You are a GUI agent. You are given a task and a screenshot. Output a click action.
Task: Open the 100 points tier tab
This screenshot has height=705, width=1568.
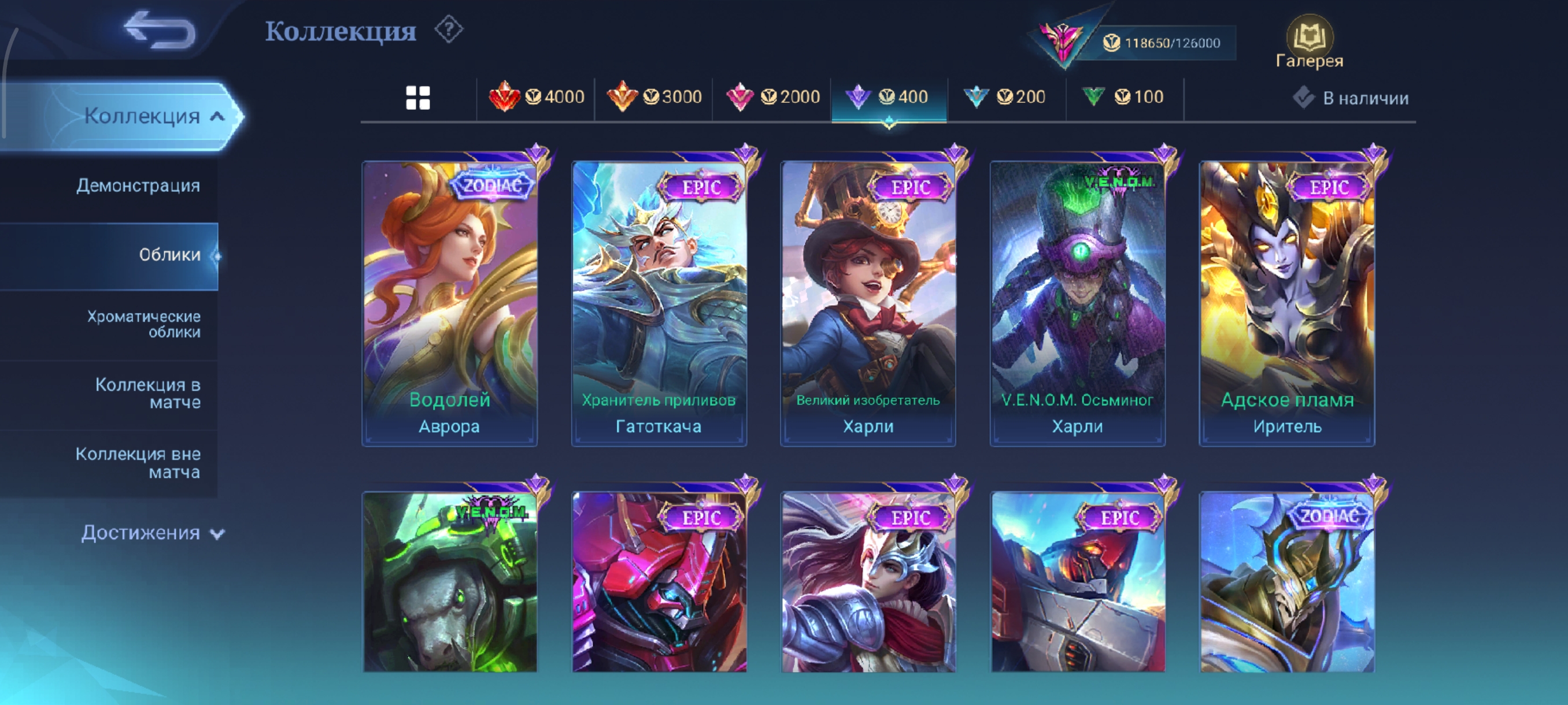[x=1123, y=97]
